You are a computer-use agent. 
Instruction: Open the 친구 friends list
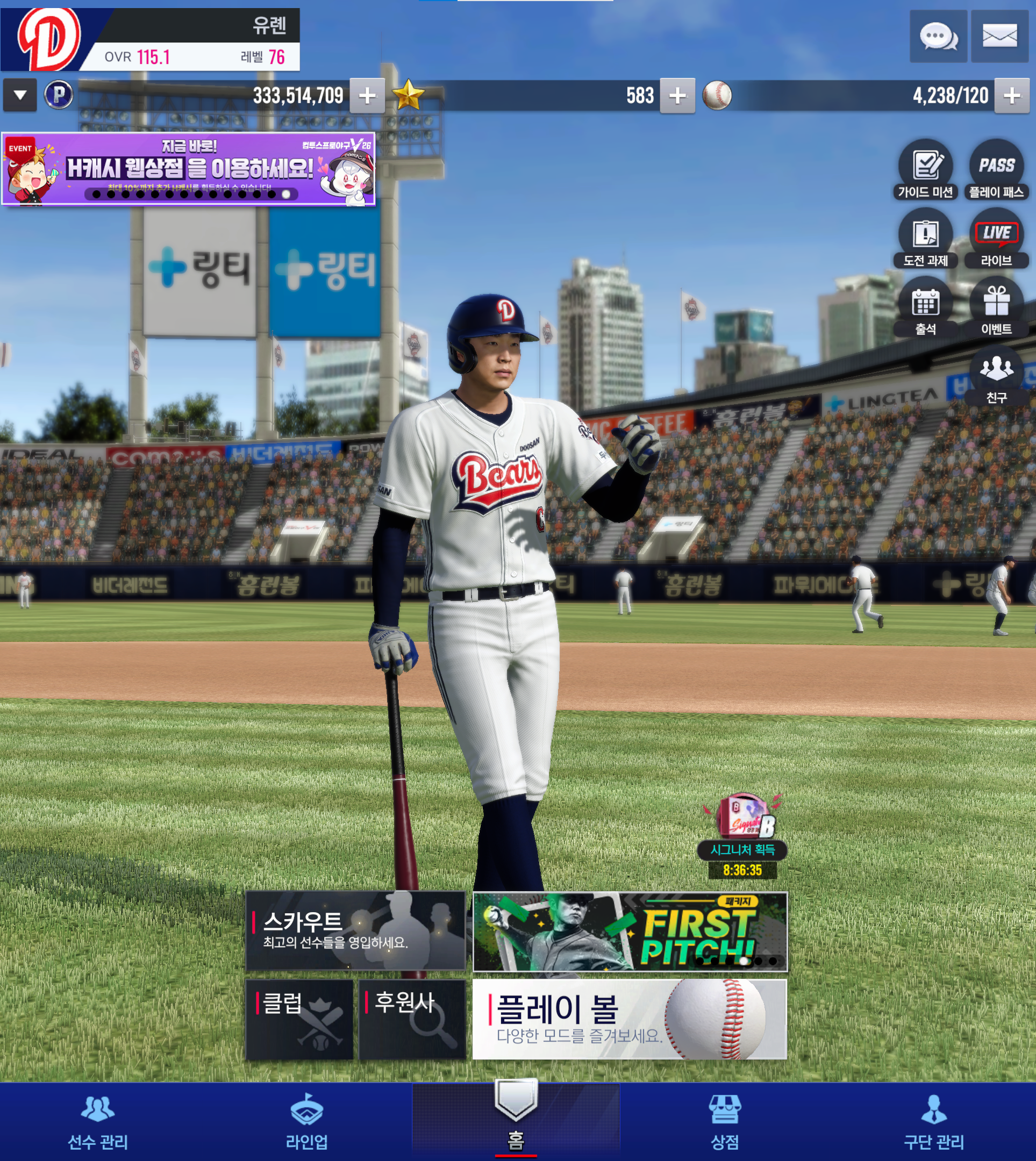[x=996, y=375]
